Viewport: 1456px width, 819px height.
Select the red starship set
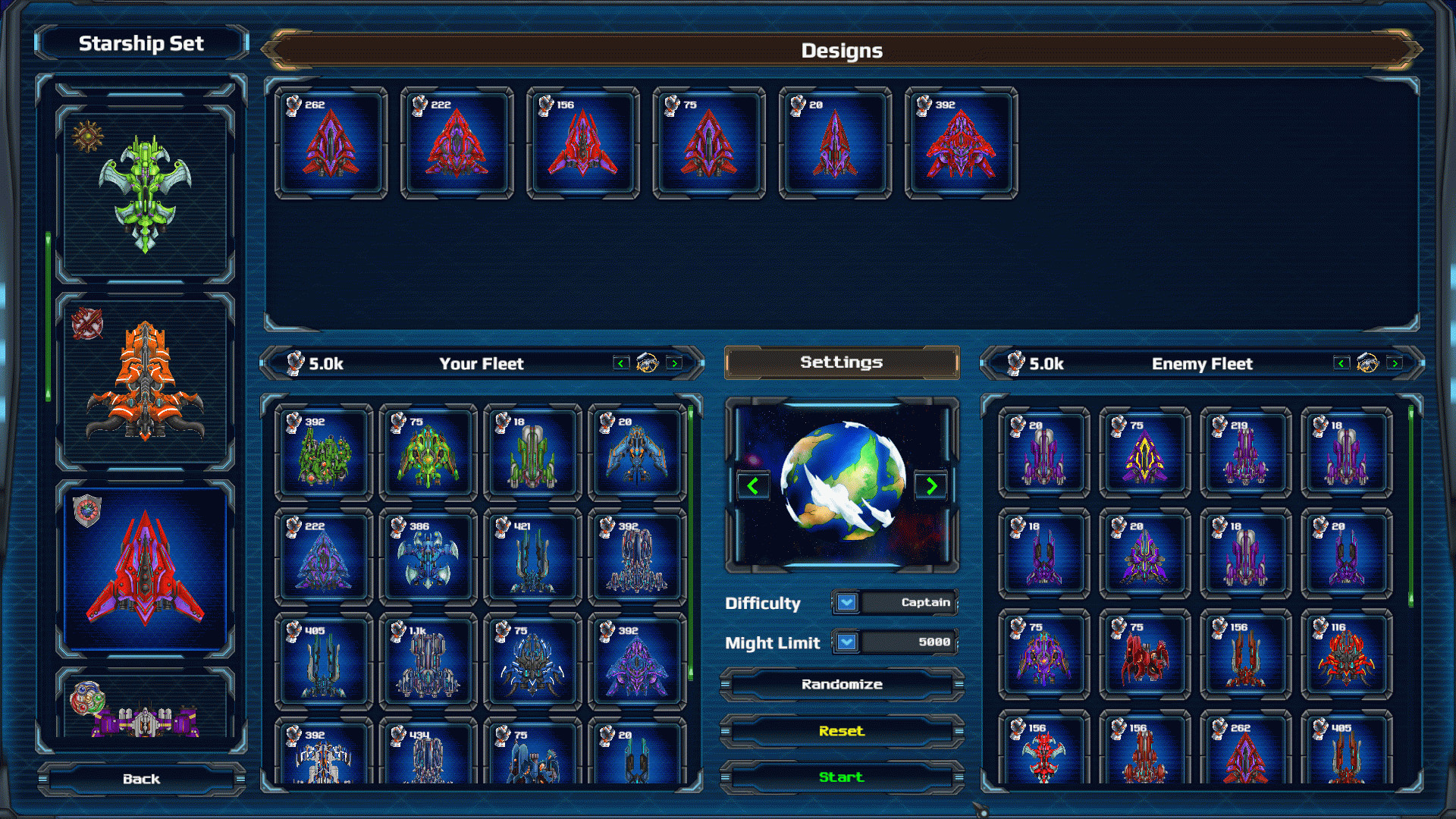coord(145,569)
